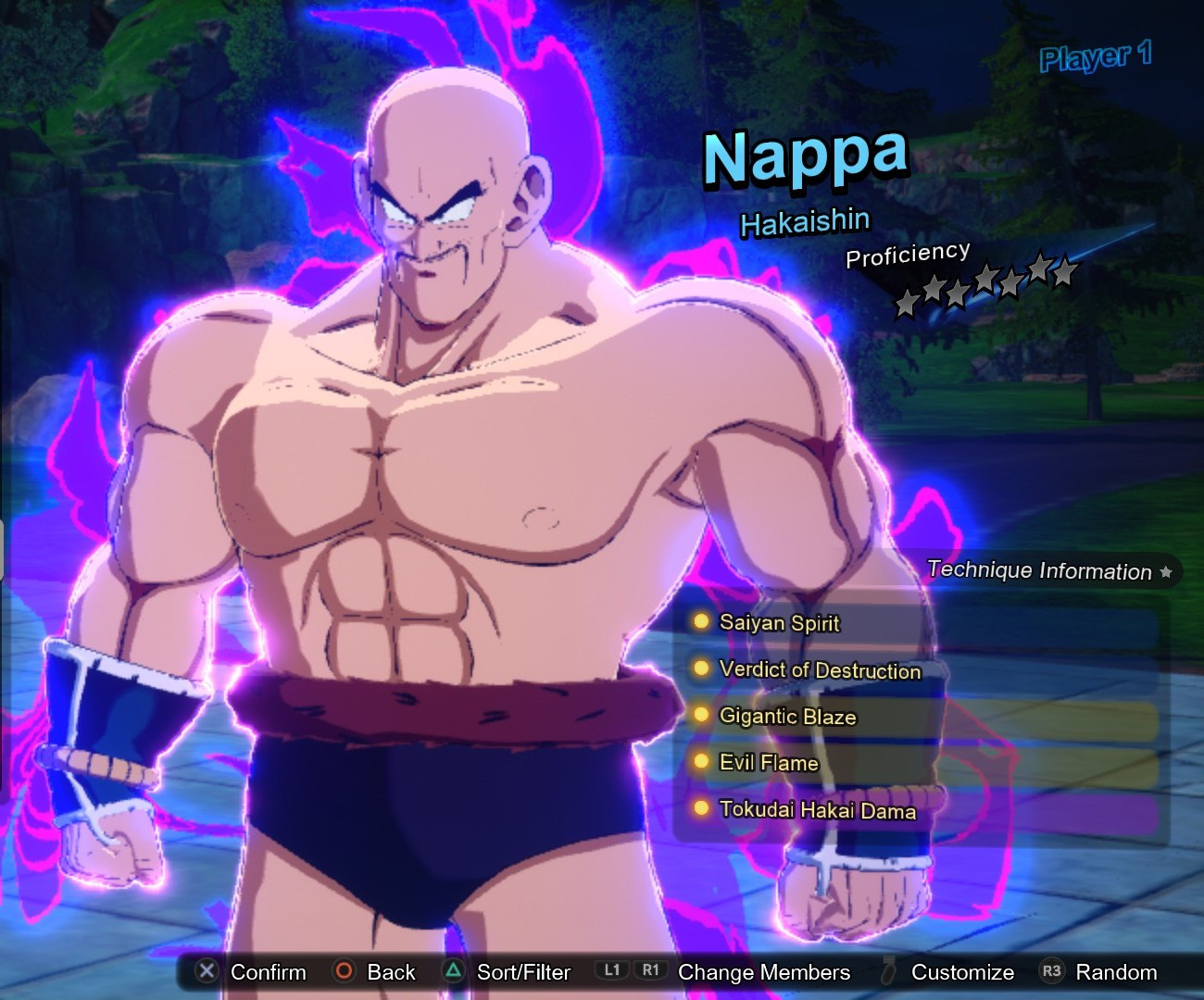Screen dimensions: 1204x1000
Task: Select the Verdict of Destruction technique
Action: click(x=819, y=670)
